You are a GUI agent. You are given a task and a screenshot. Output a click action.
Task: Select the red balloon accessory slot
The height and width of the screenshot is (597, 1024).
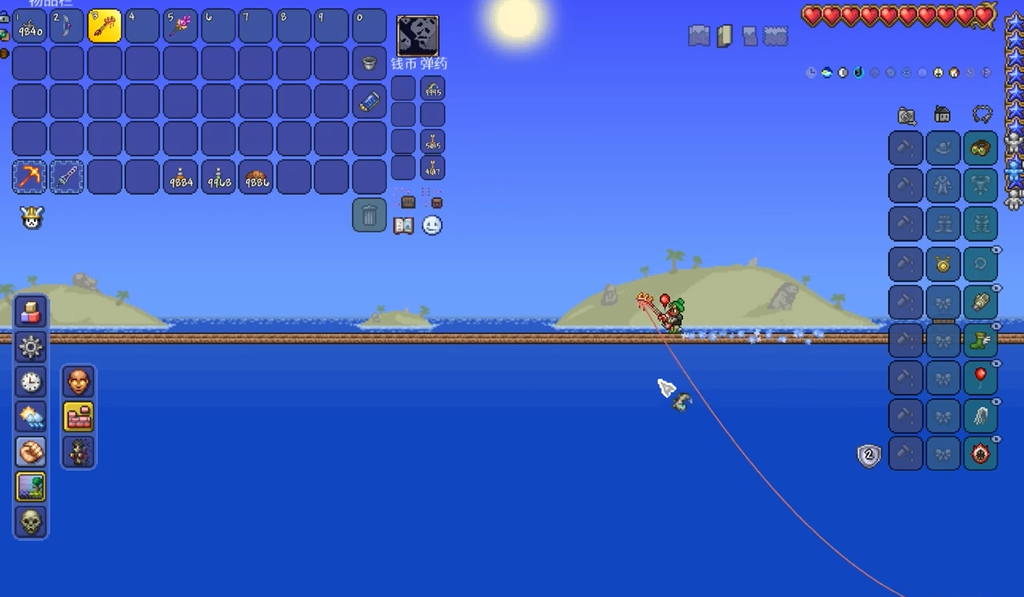pyautogui.click(x=980, y=378)
